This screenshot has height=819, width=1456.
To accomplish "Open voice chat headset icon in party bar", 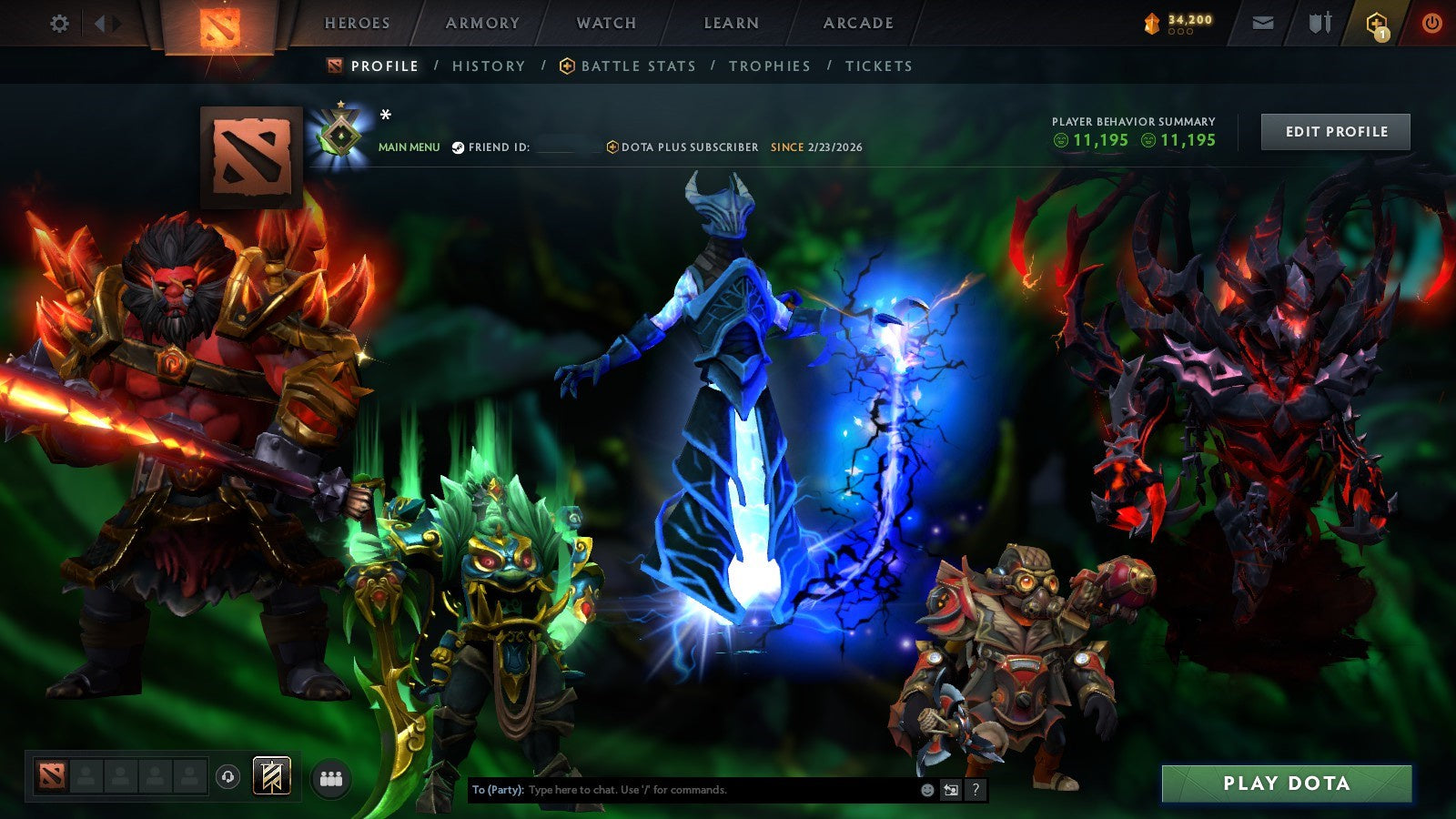I will click(x=227, y=775).
